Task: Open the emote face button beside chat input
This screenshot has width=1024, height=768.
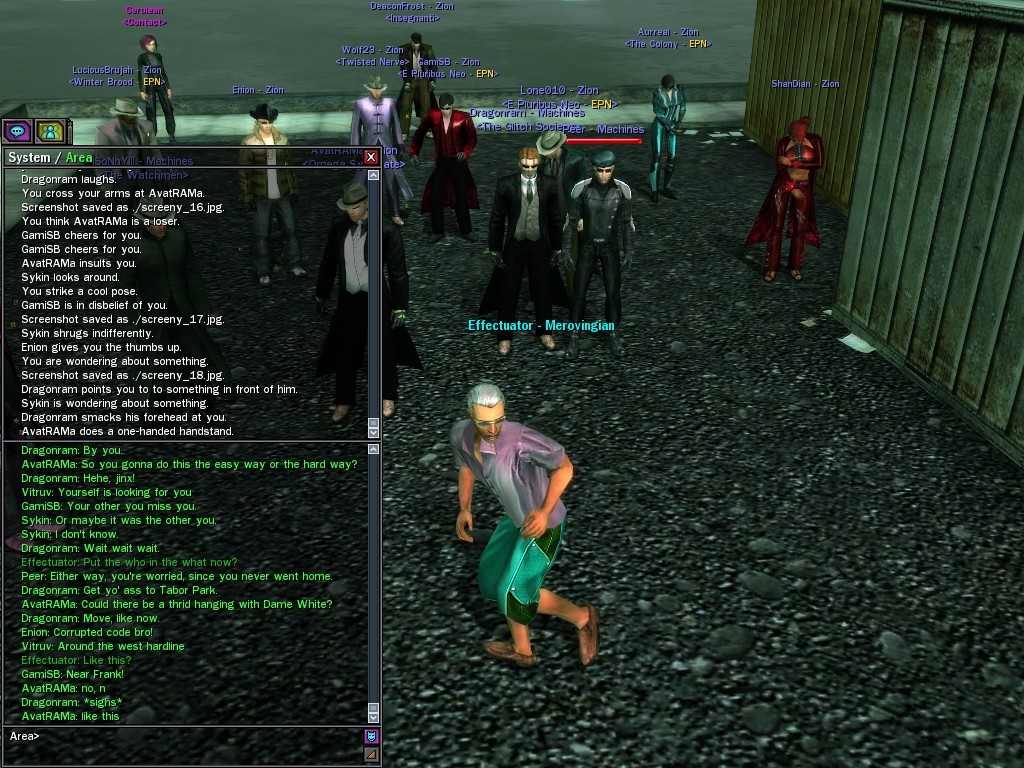Action: point(372,737)
